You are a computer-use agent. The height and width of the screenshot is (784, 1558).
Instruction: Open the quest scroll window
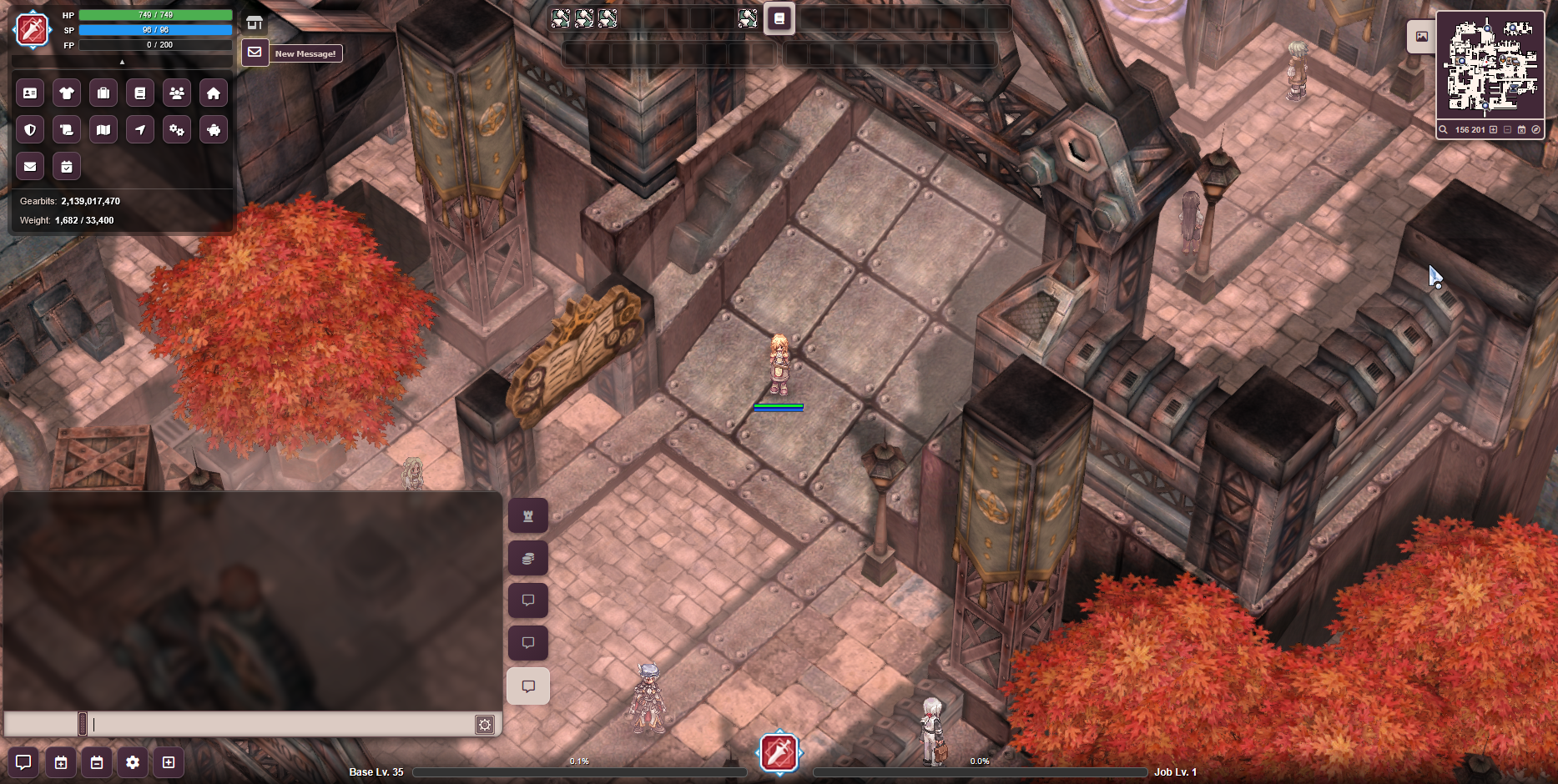coord(67,129)
